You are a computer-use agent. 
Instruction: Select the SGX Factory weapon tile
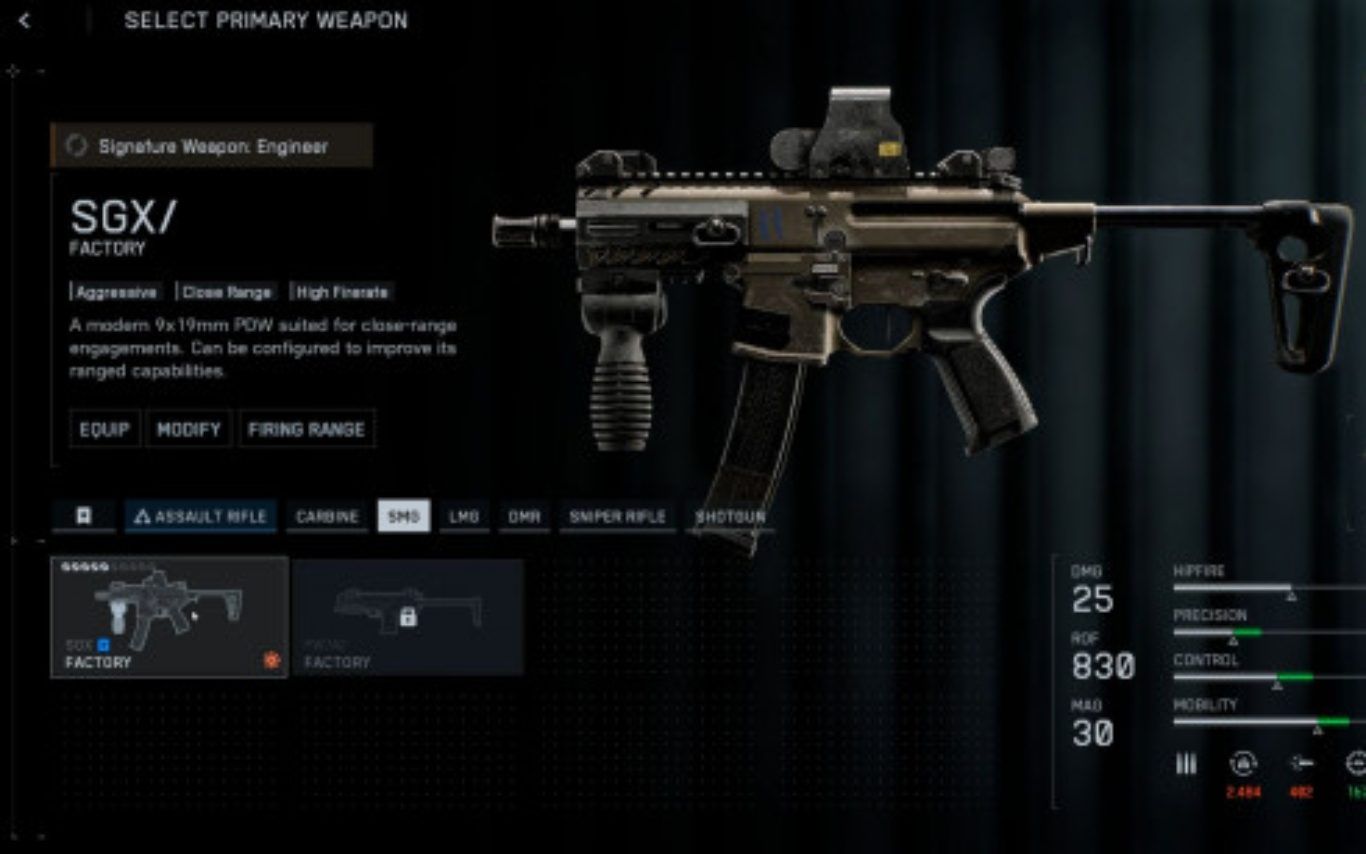pos(169,617)
